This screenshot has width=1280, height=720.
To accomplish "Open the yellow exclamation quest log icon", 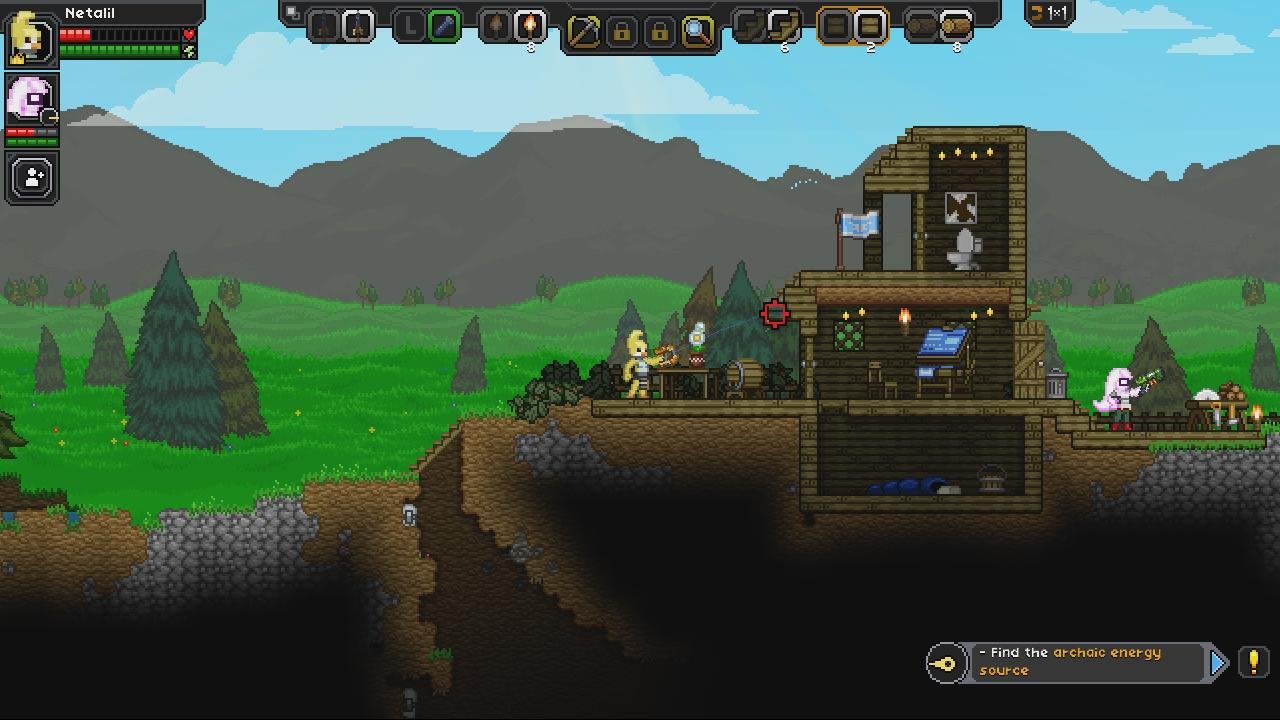I will [1253, 662].
